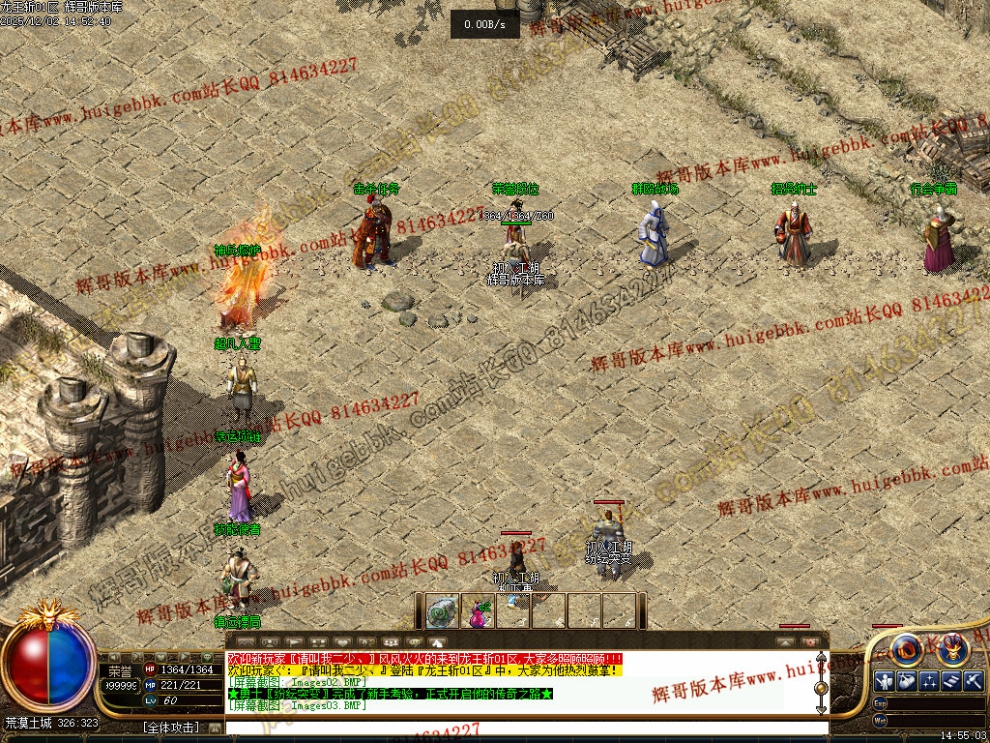990x743 pixels.
Task: Open the sparkle skills panel button
Action: tap(929, 682)
